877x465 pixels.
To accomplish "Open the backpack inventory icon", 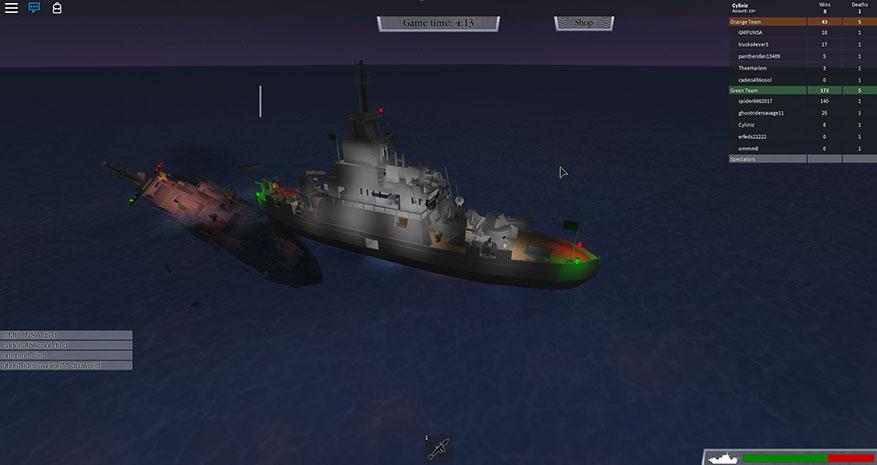I will point(57,8).
